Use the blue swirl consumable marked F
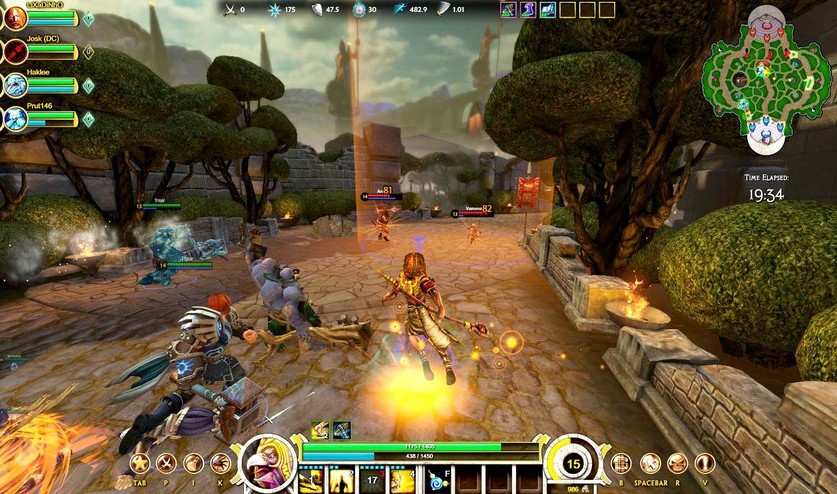 tap(437, 481)
